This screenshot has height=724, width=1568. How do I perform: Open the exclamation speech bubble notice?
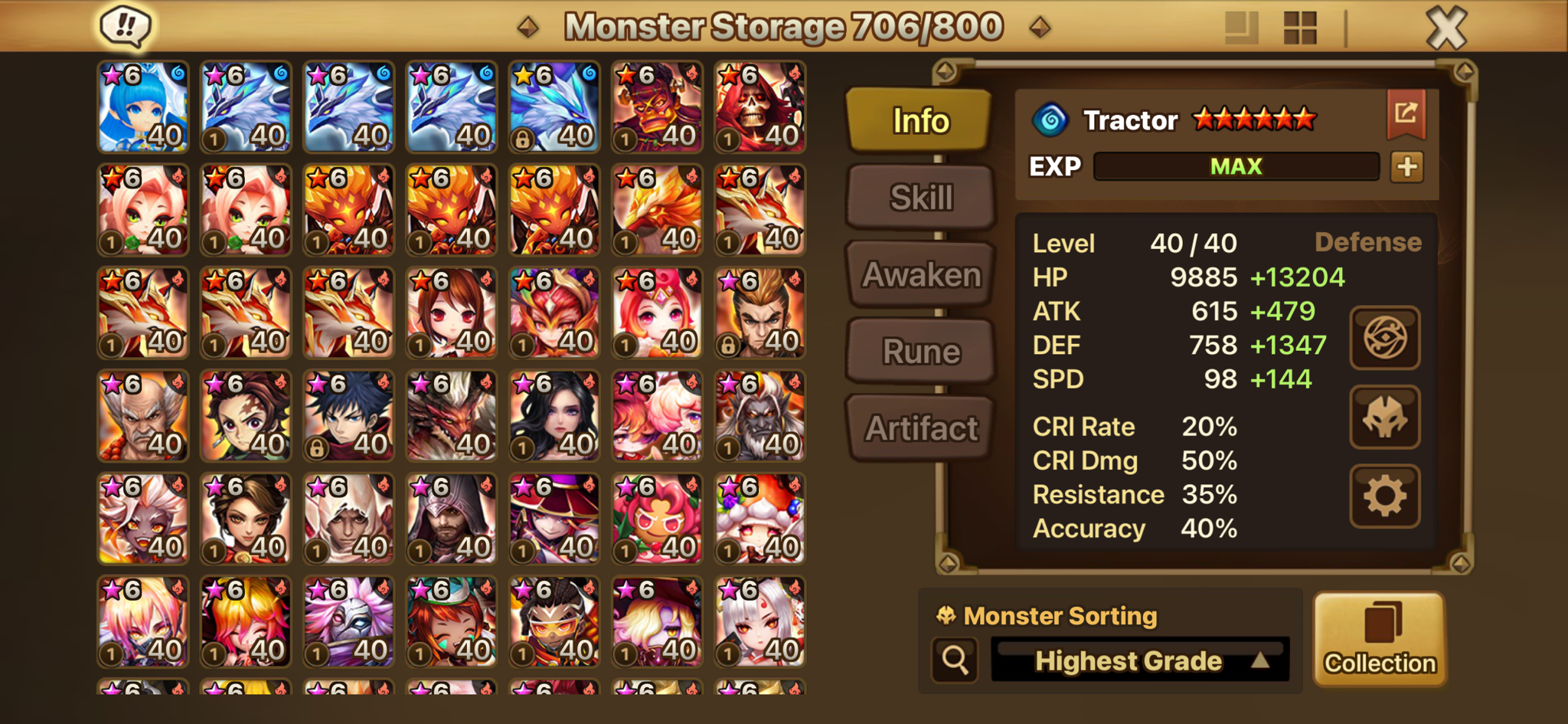pyautogui.click(x=126, y=26)
